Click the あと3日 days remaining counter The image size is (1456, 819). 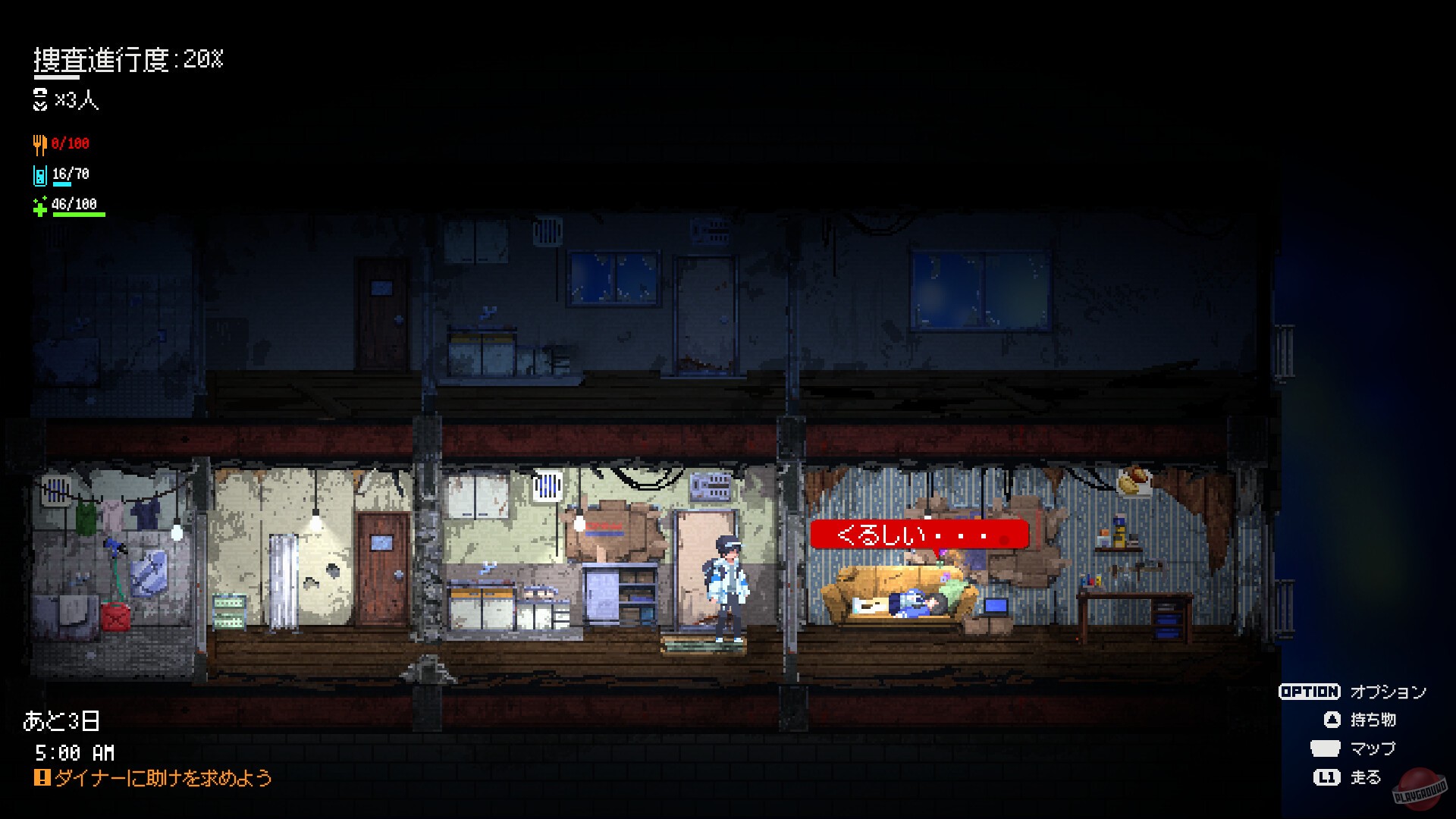pyautogui.click(x=62, y=721)
